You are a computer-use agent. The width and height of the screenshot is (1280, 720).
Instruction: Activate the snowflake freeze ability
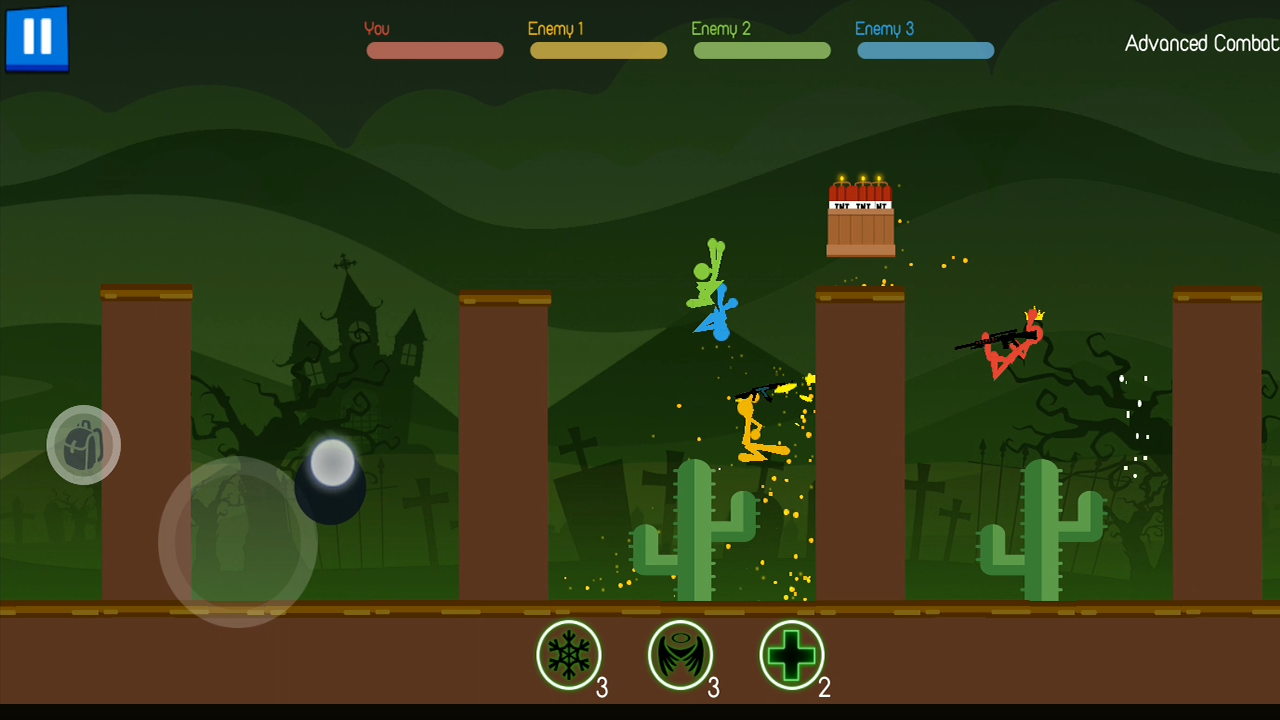pyautogui.click(x=569, y=655)
